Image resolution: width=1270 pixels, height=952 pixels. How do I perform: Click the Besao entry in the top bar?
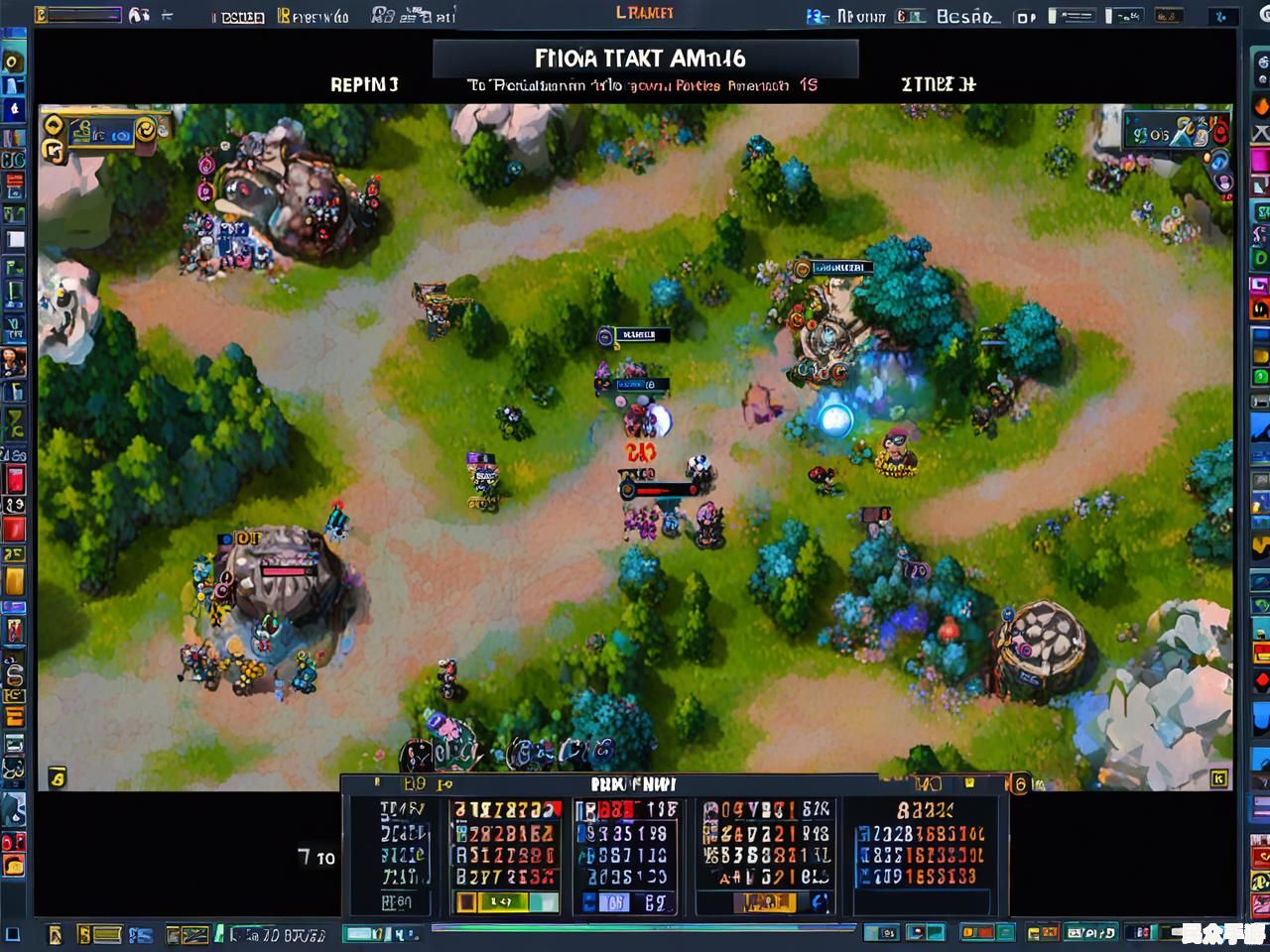(x=966, y=16)
